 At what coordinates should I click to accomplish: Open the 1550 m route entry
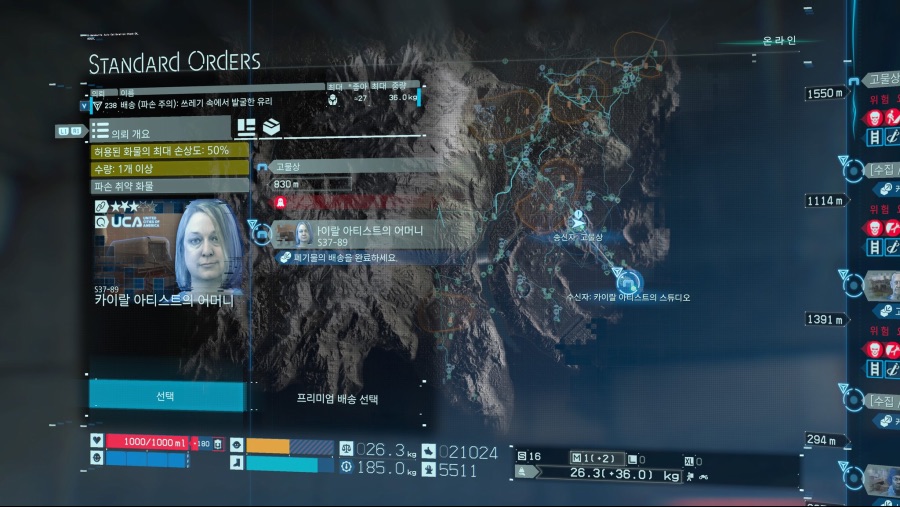coord(826,93)
